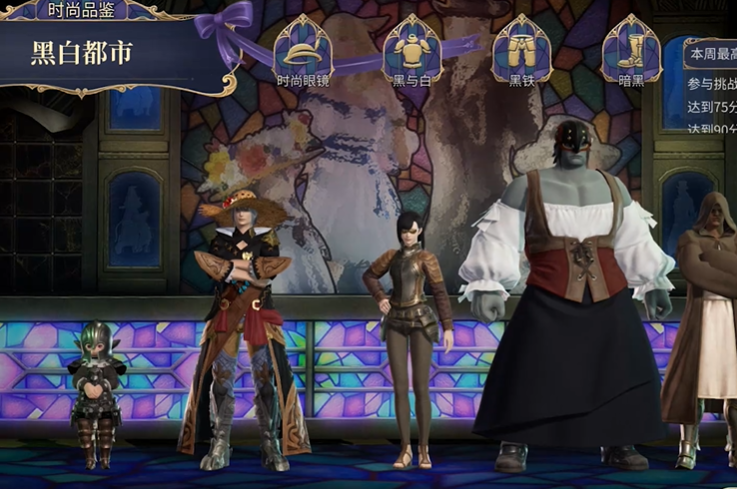Click the 暗黑 boots icon
The image size is (737, 489).
(631, 47)
